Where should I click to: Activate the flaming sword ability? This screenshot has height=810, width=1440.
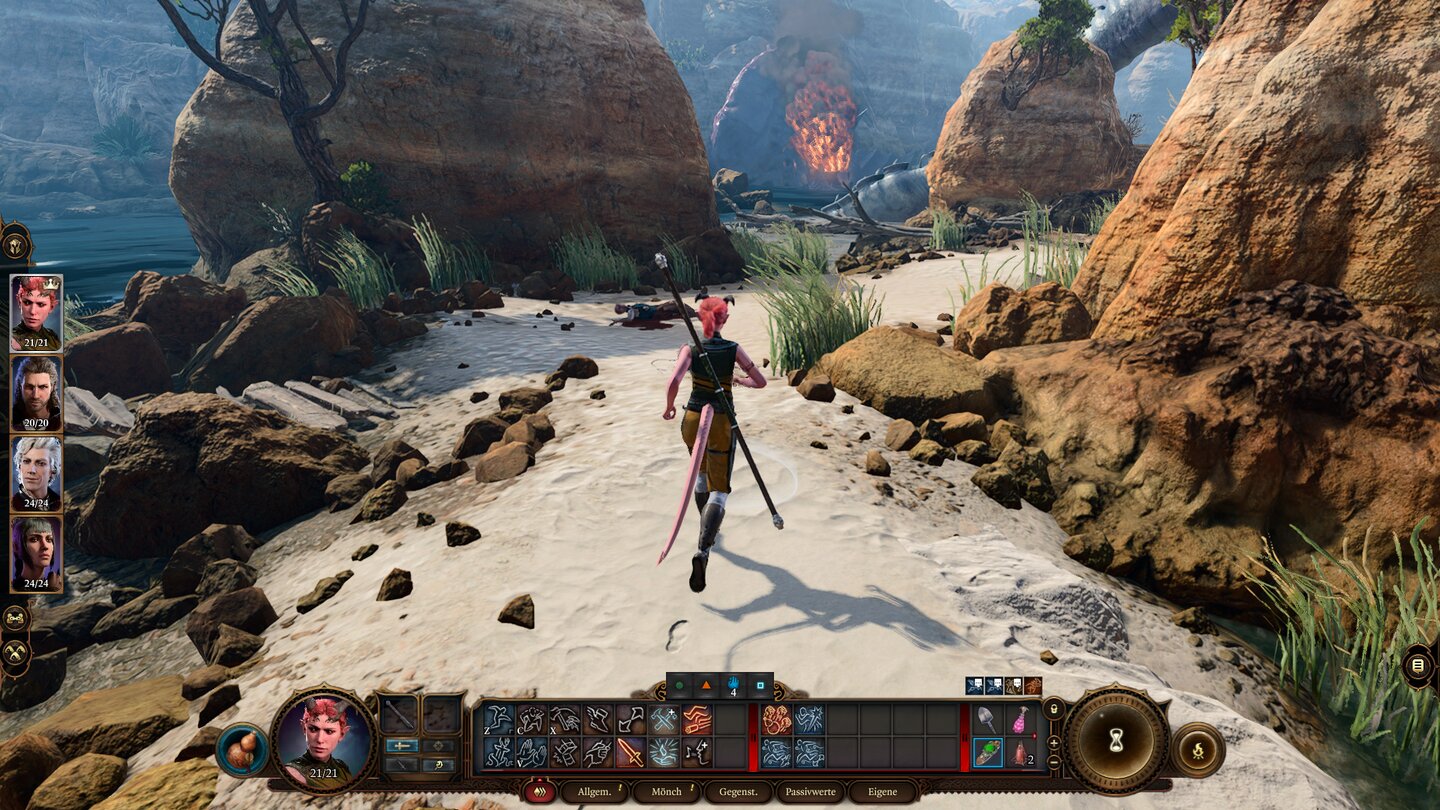click(x=630, y=752)
